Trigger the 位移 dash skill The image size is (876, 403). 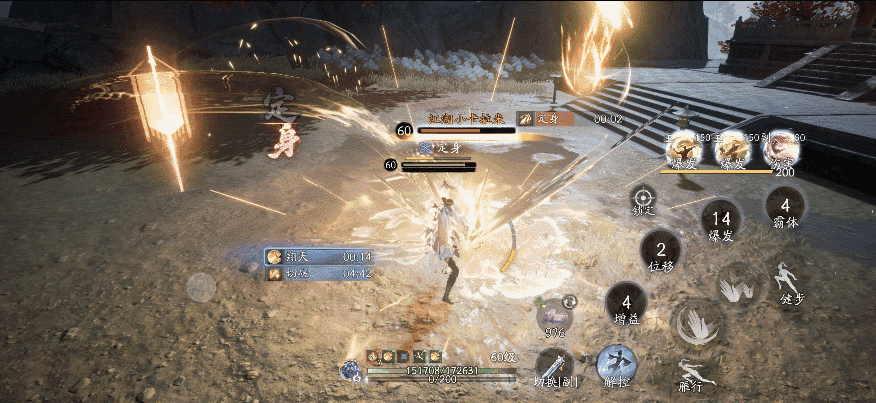[x=660, y=250]
